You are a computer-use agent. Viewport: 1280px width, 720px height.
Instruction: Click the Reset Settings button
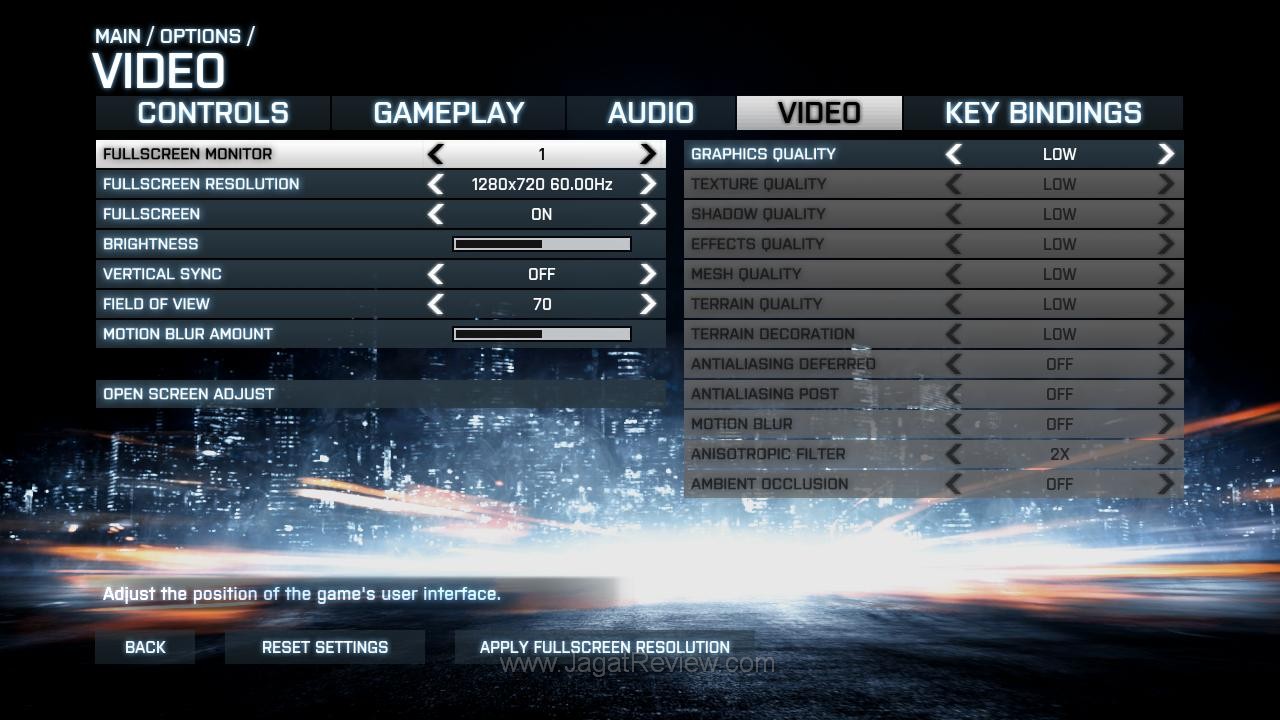click(325, 647)
